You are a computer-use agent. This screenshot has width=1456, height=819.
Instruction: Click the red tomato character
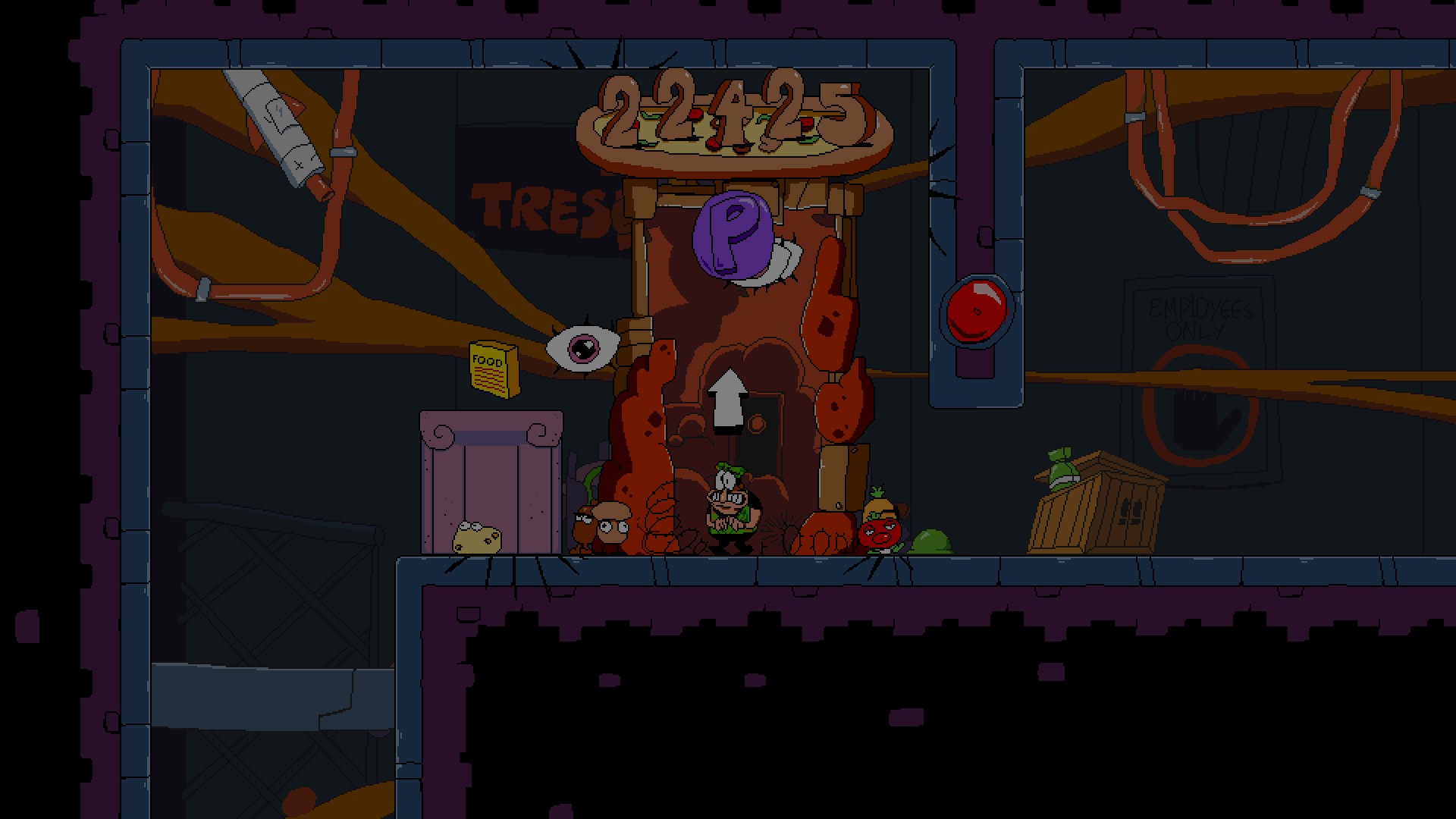point(880,531)
